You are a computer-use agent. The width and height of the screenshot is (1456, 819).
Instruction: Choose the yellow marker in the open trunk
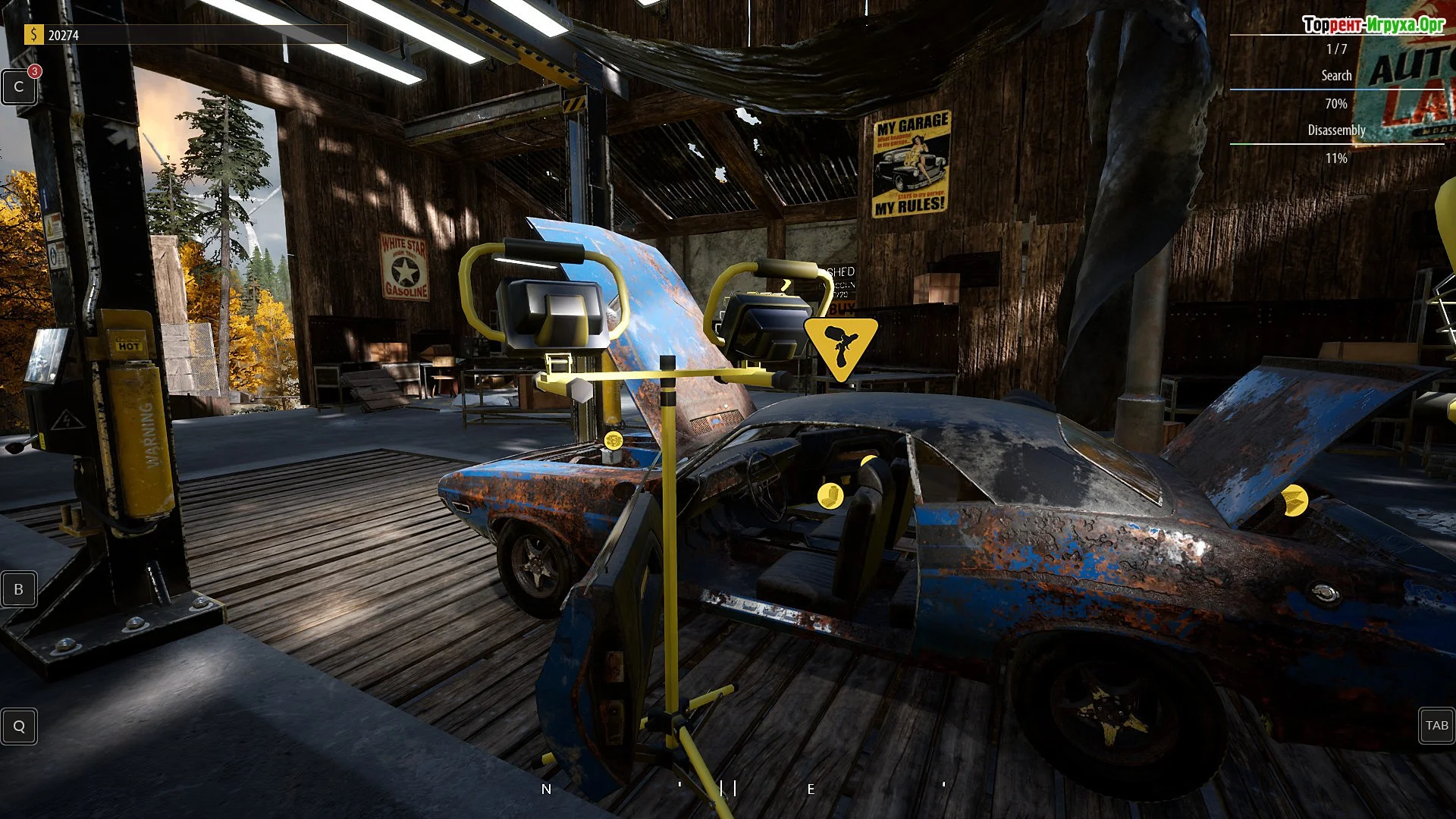pos(1294,500)
